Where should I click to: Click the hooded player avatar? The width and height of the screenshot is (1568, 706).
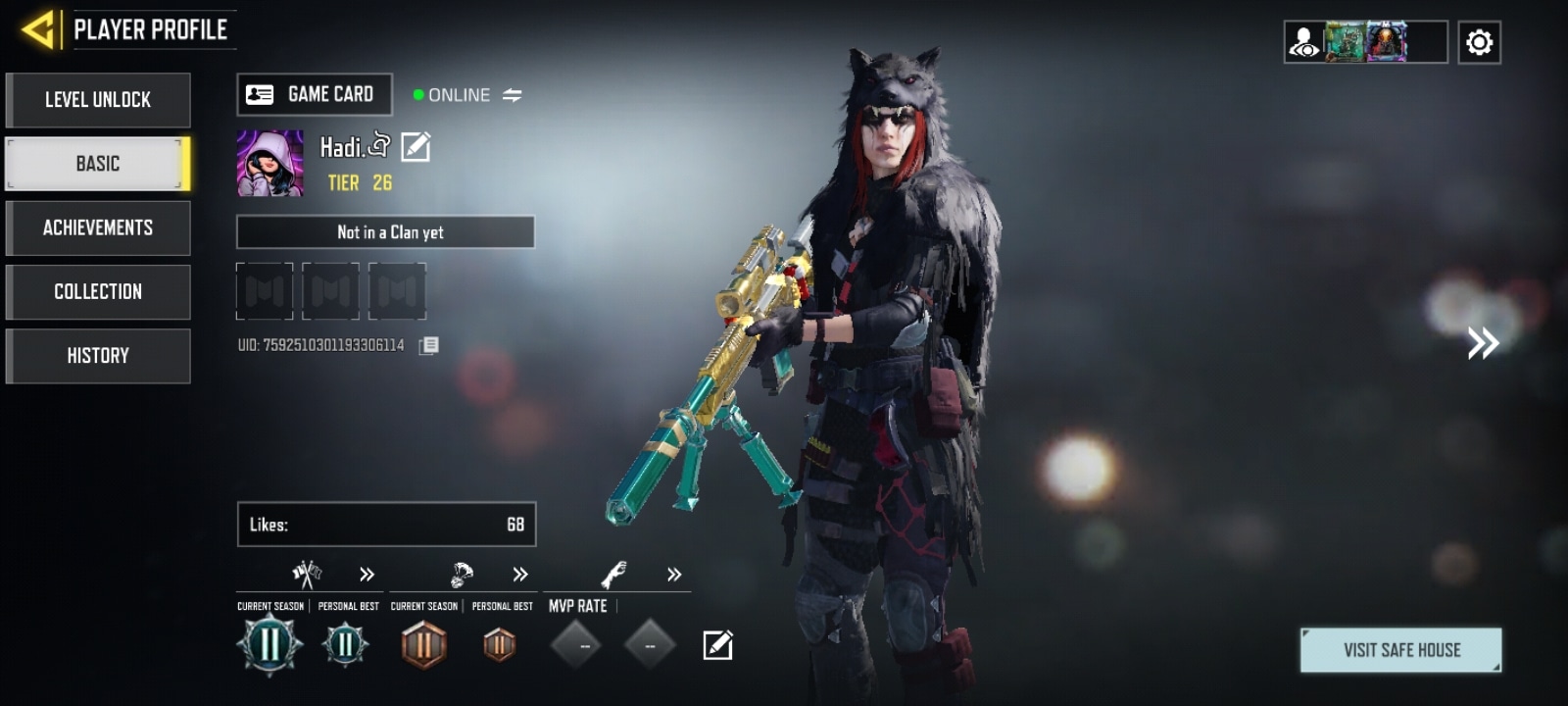[x=269, y=164]
